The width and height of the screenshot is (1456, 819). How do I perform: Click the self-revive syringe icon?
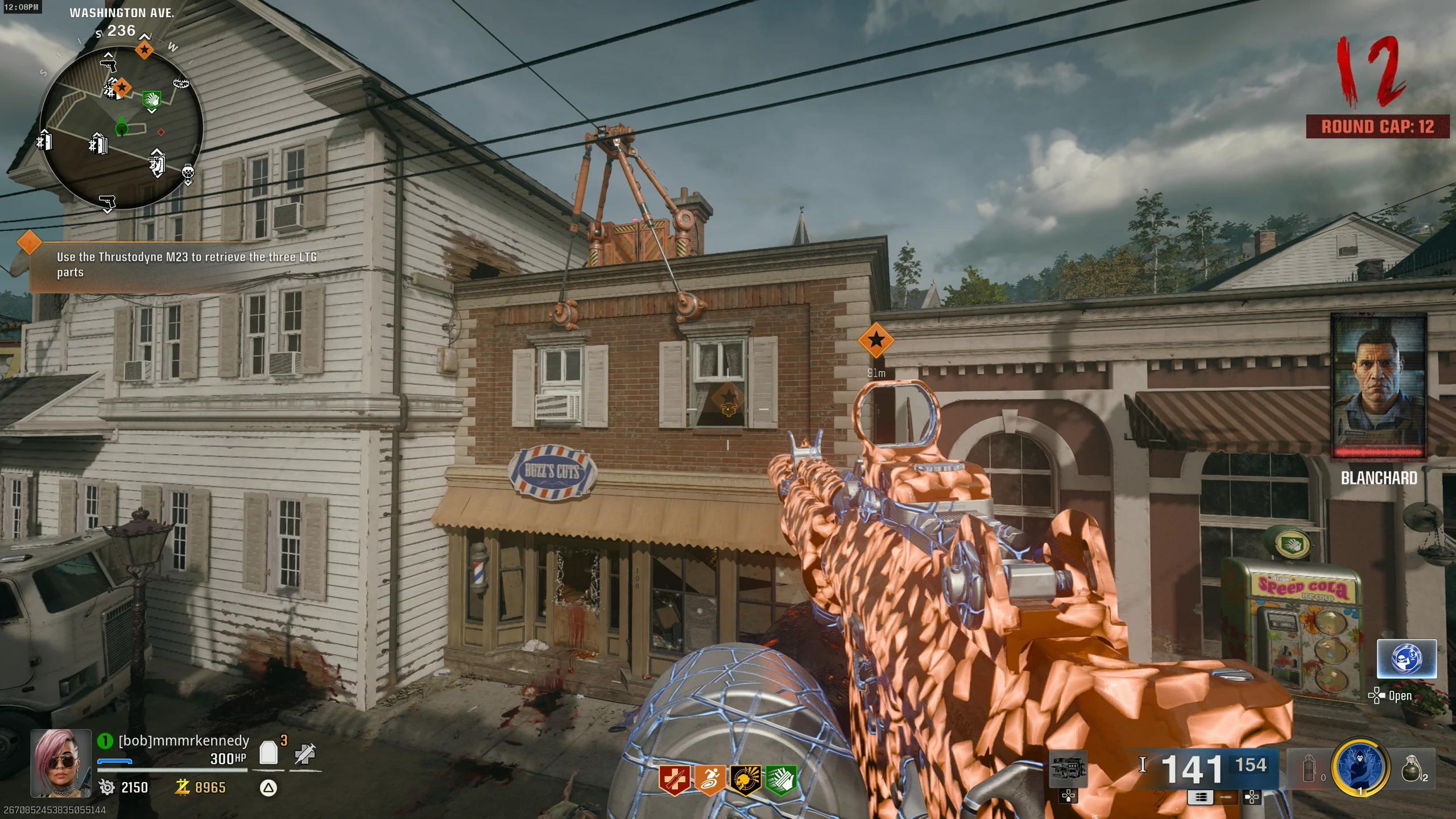click(305, 754)
